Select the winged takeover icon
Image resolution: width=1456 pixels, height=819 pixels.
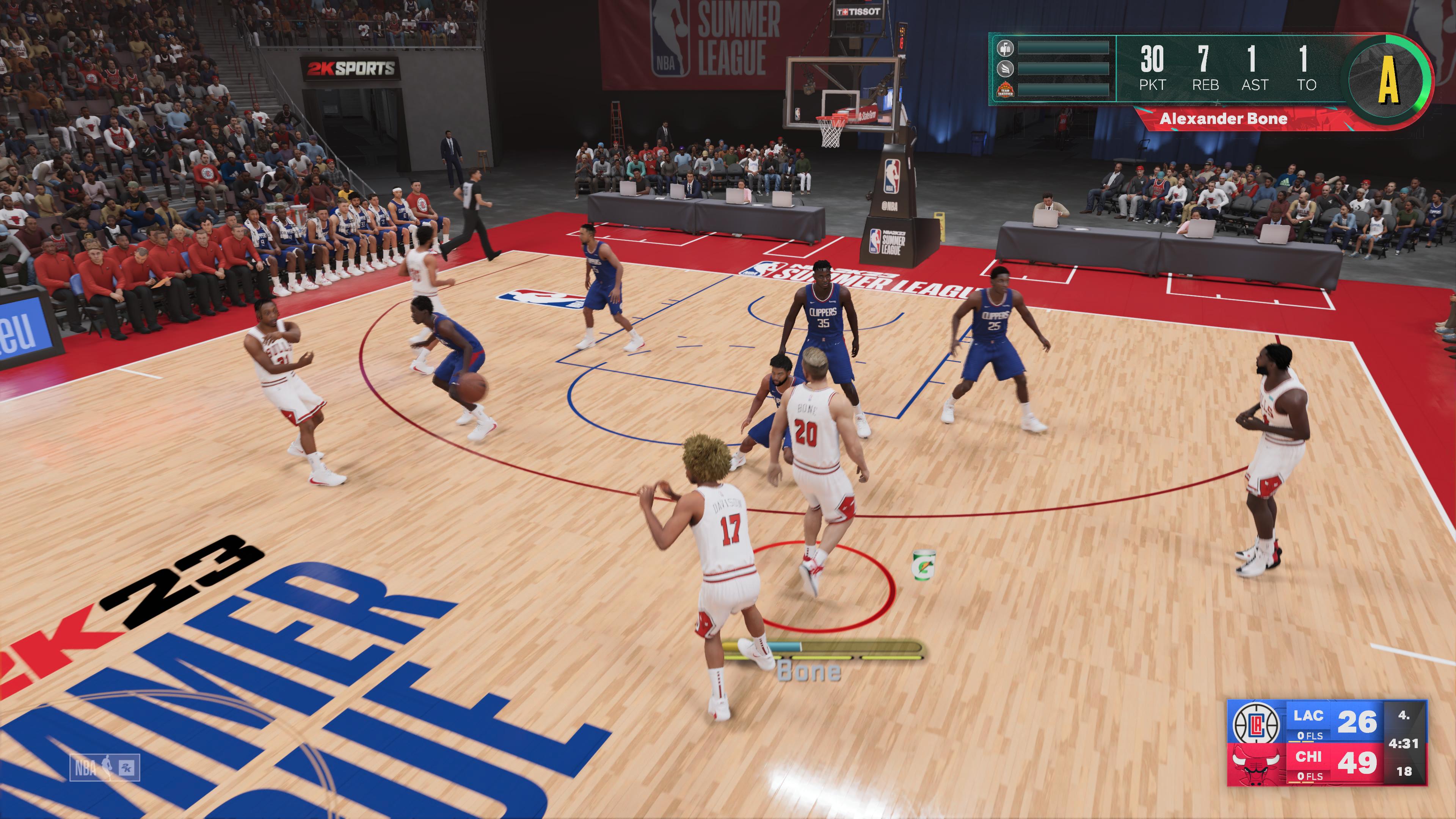click(x=1005, y=68)
